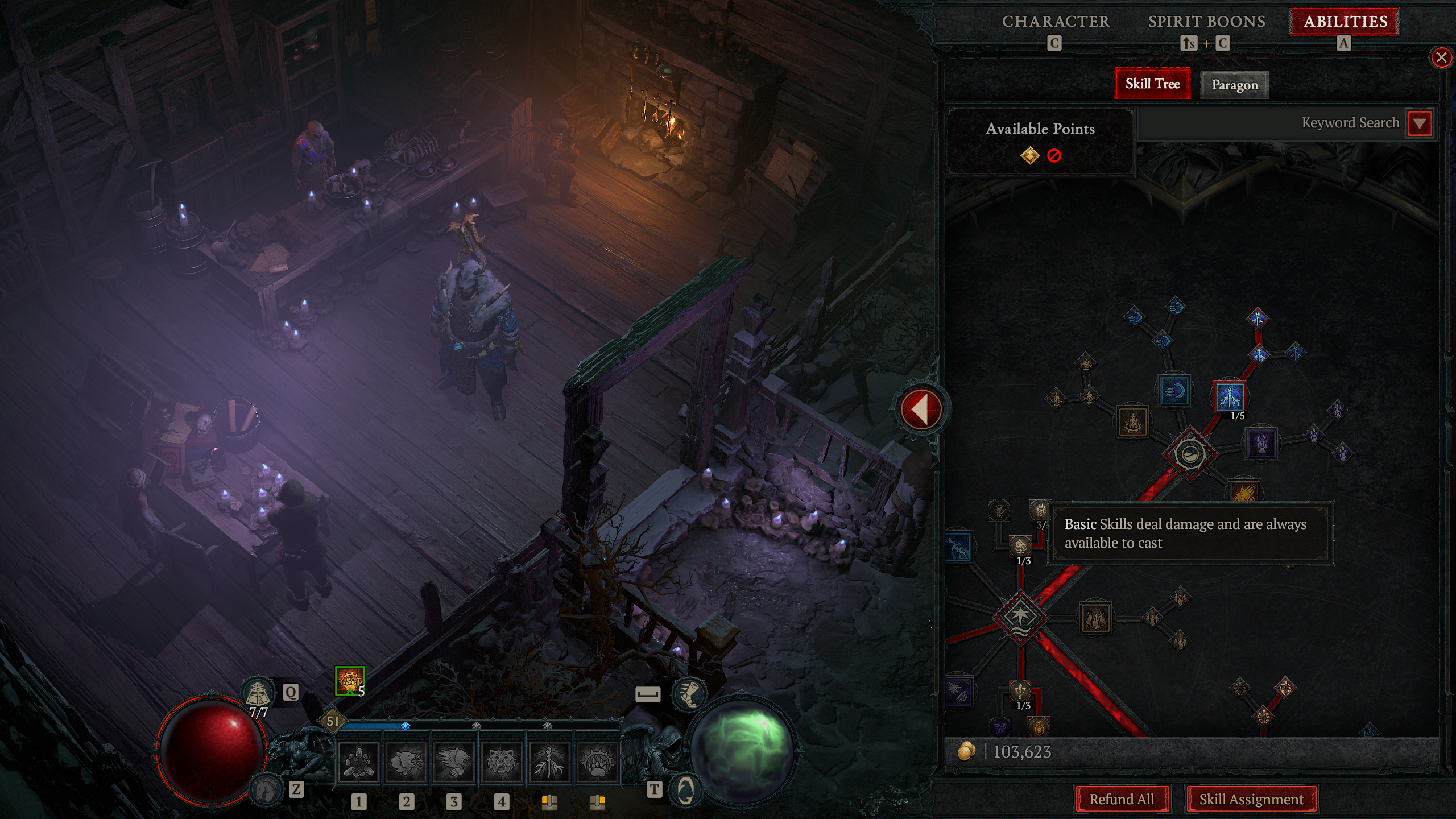
Task: Activate the winged boot evade icon
Action: (688, 694)
